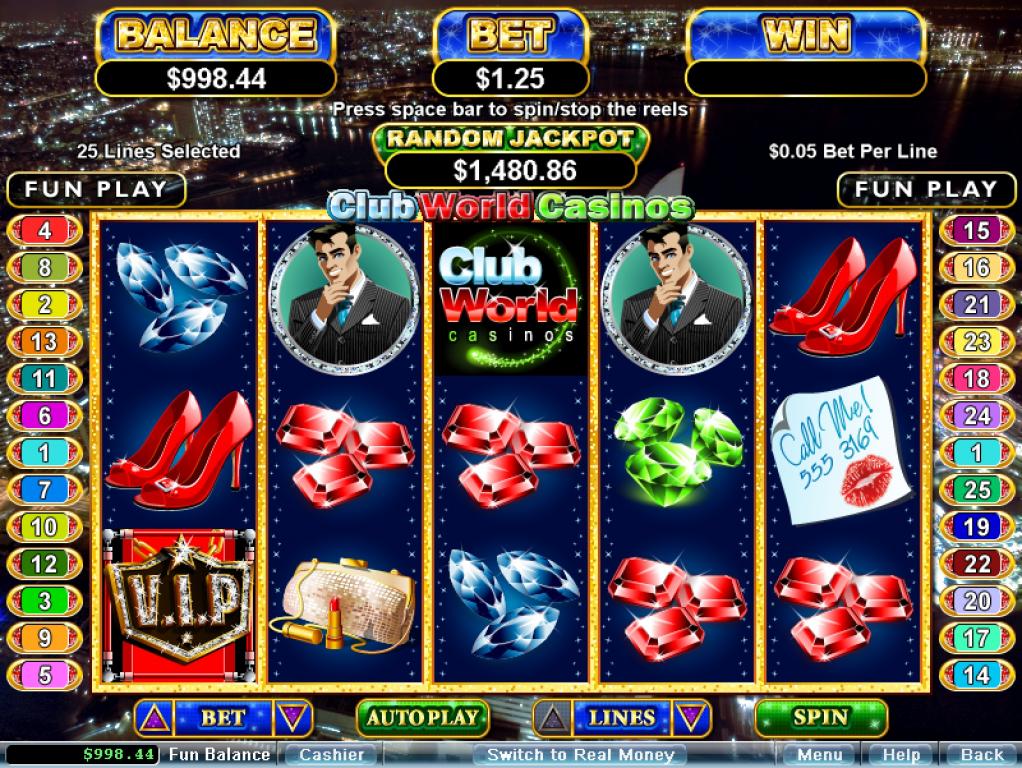Choose payline 14 marker
1022x768 pixels.
976,674
